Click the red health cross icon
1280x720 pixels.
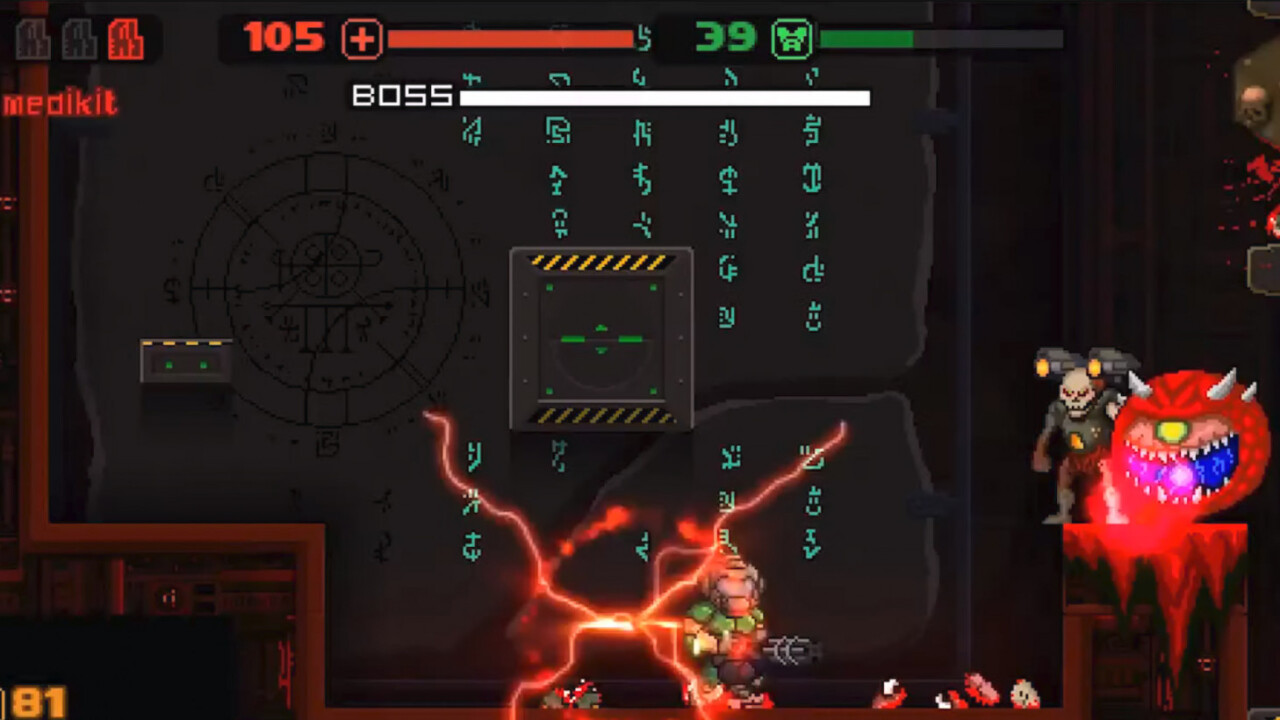(x=362, y=38)
